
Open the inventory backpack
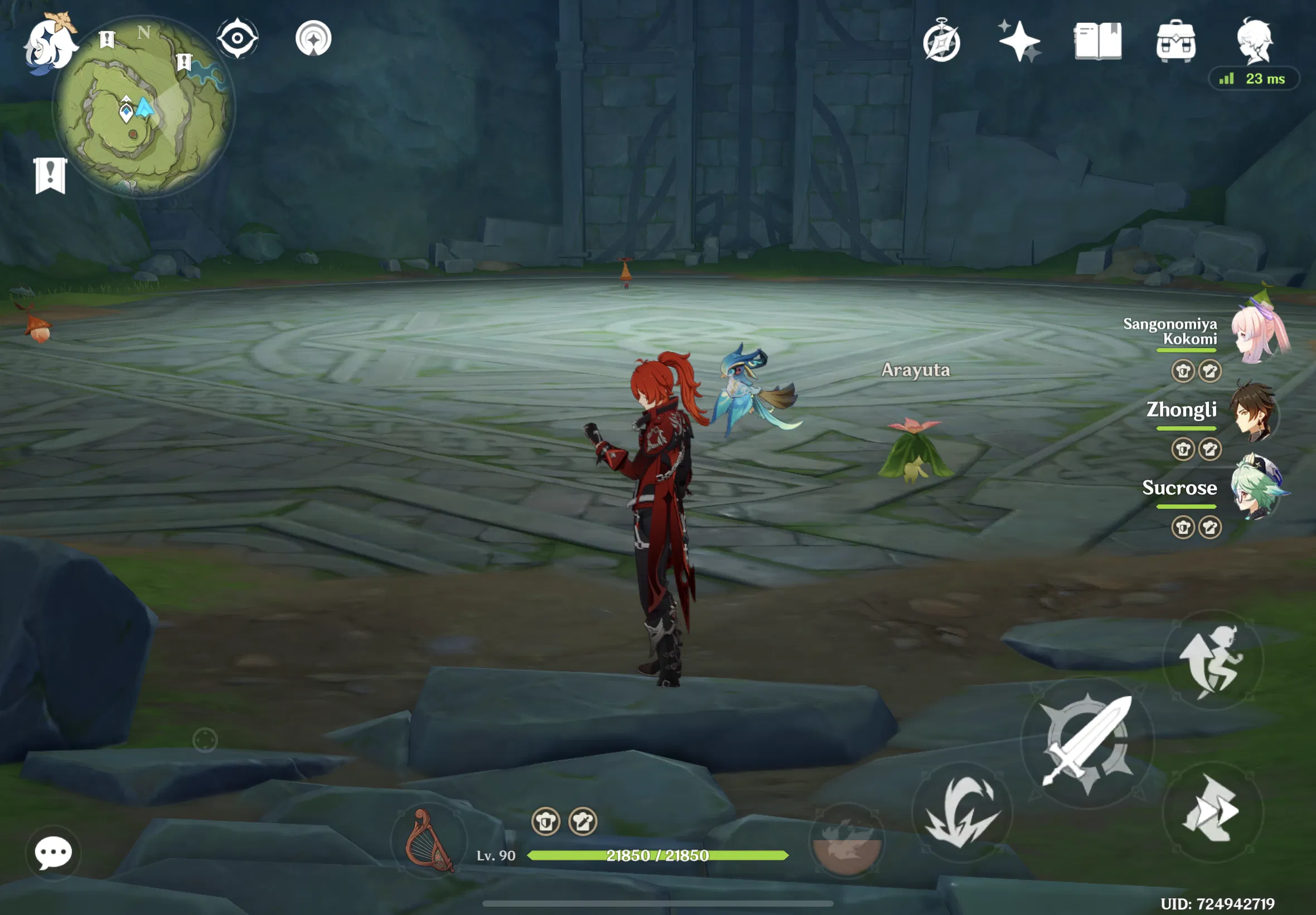pos(1175,41)
